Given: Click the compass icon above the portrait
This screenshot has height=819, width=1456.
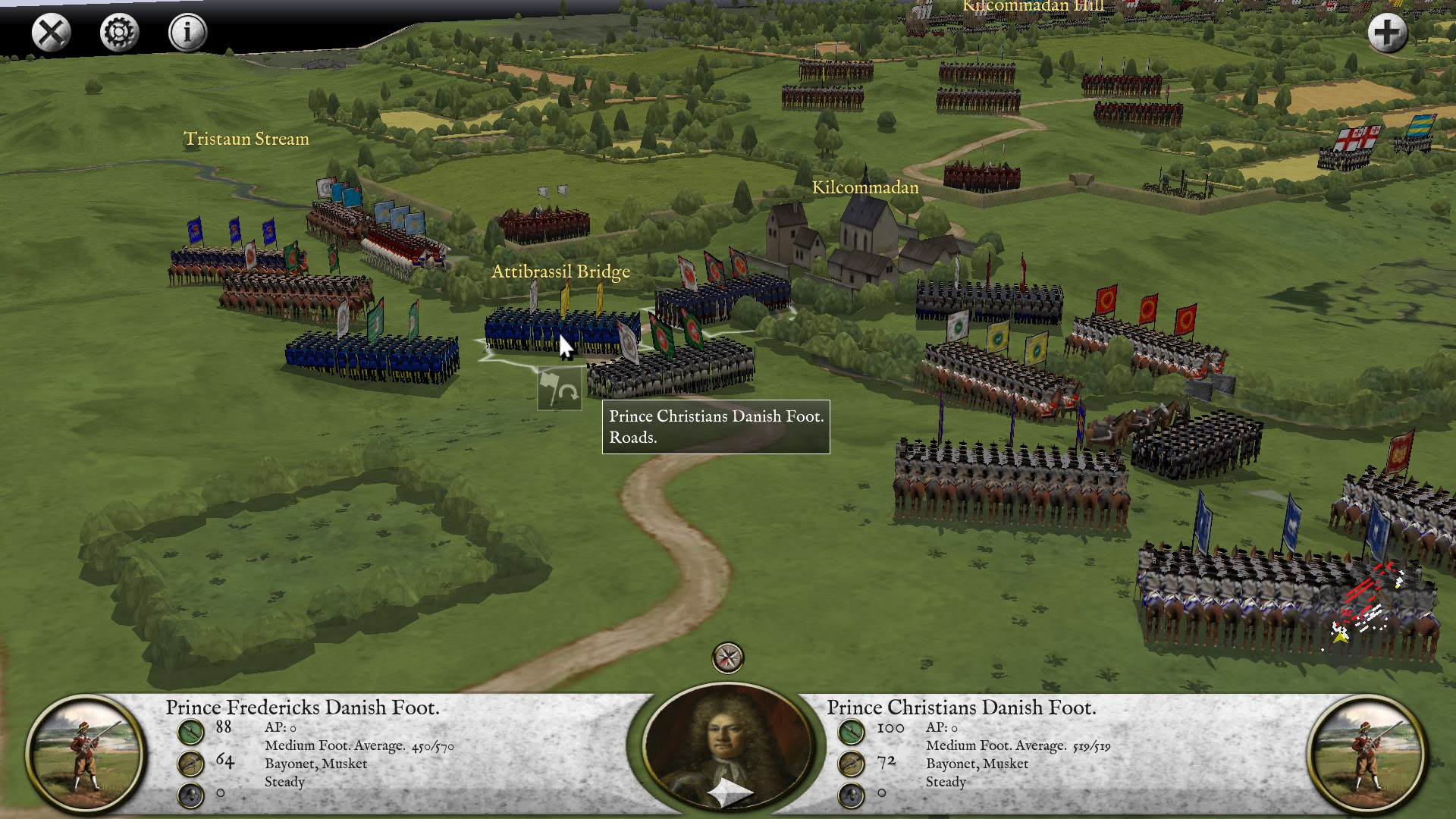Looking at the screenshot, I should [728, 657].
